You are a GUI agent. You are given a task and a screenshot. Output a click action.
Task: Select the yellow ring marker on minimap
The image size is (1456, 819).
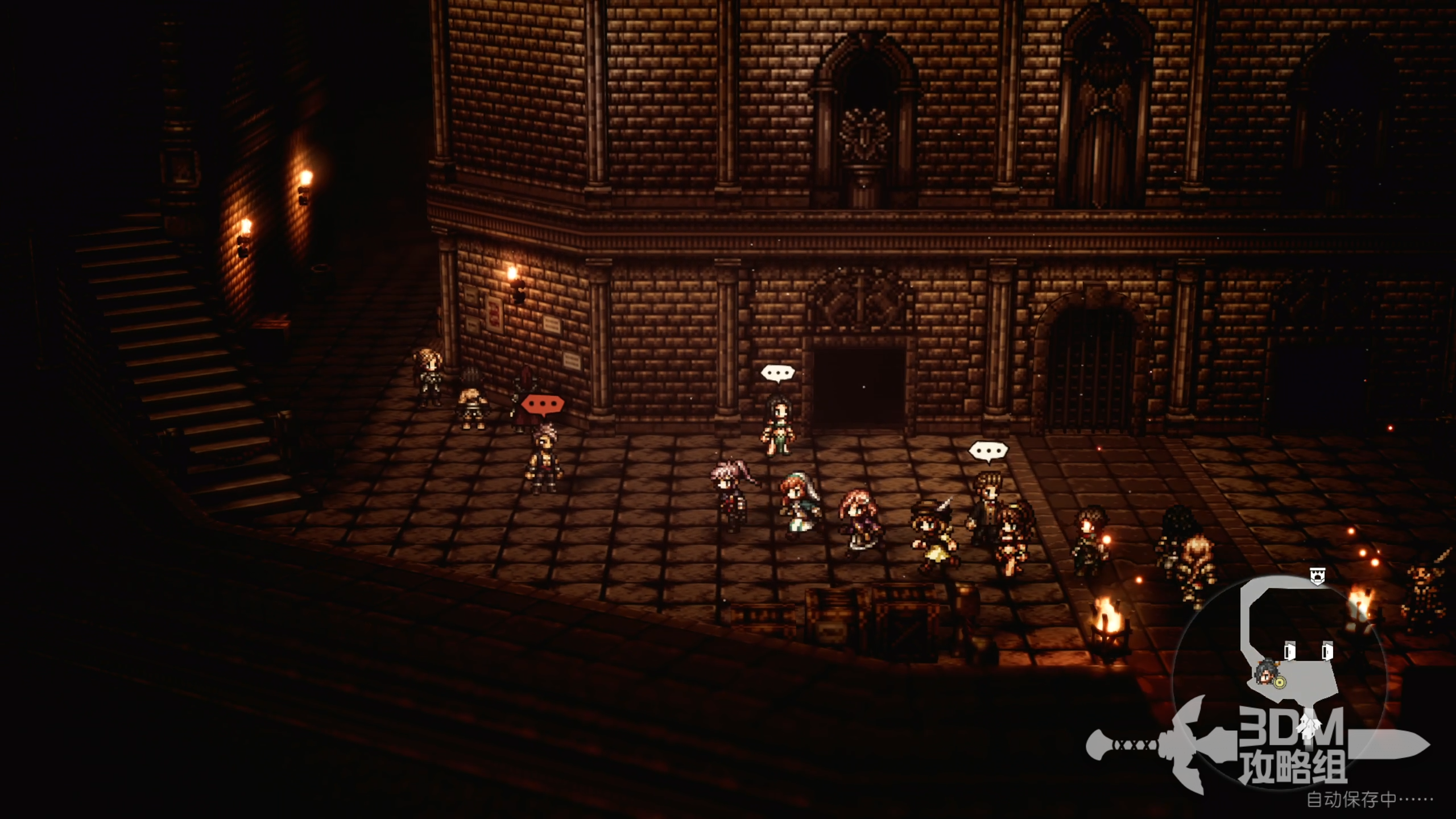1279,682
